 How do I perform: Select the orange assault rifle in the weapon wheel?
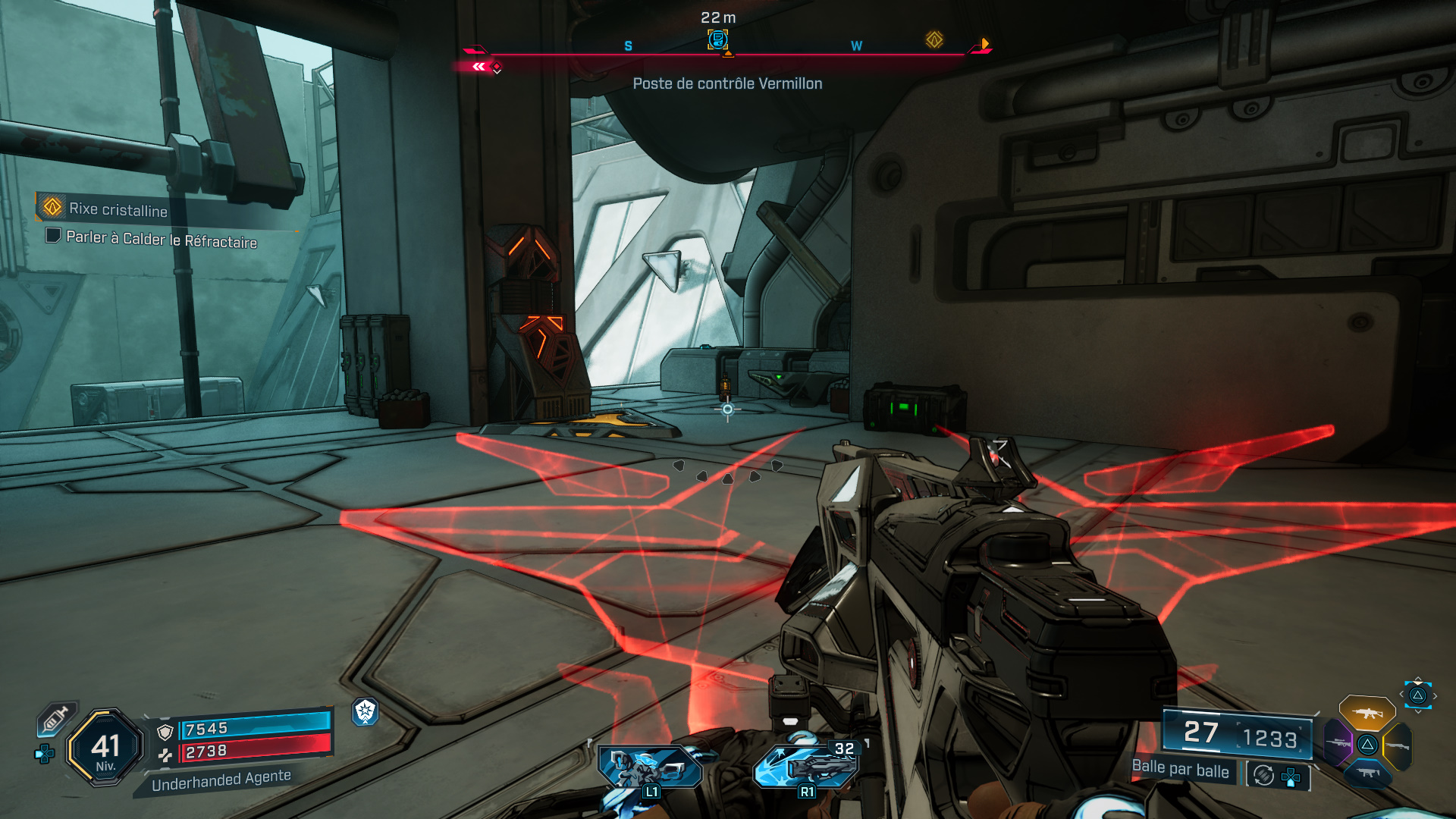point(1367,714)
